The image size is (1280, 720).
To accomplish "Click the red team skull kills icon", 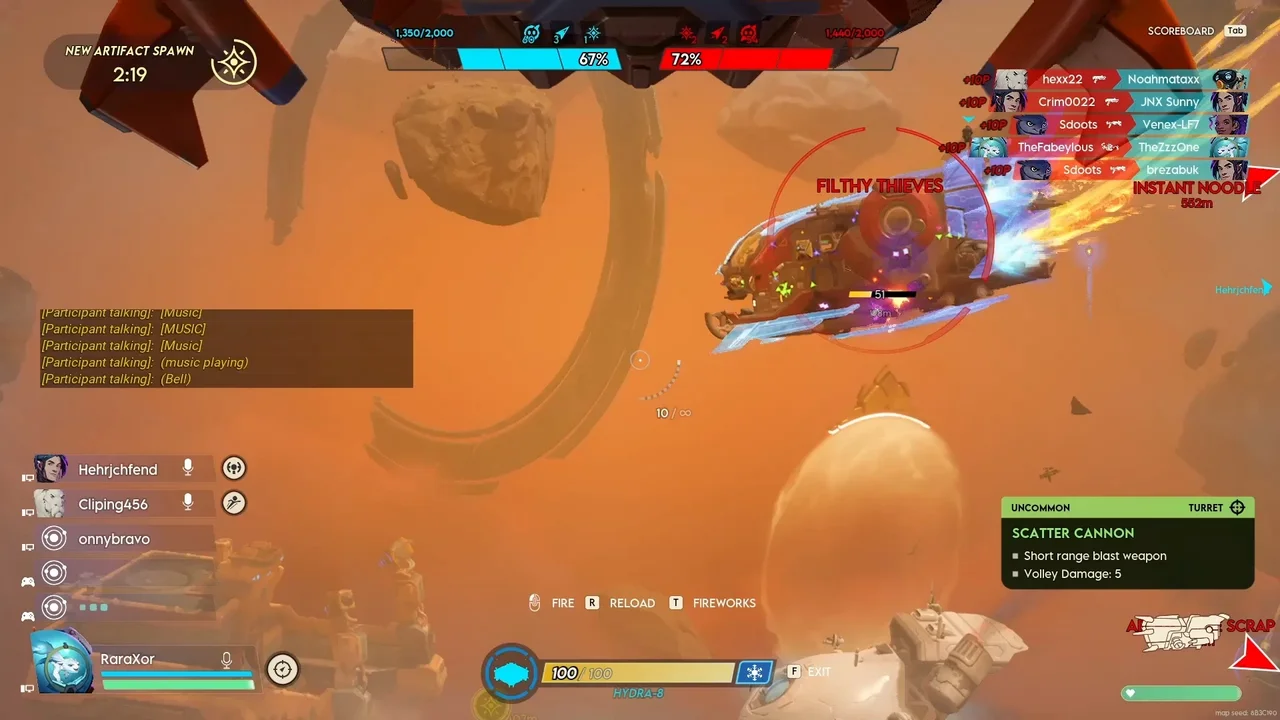I will coord(748,35).
